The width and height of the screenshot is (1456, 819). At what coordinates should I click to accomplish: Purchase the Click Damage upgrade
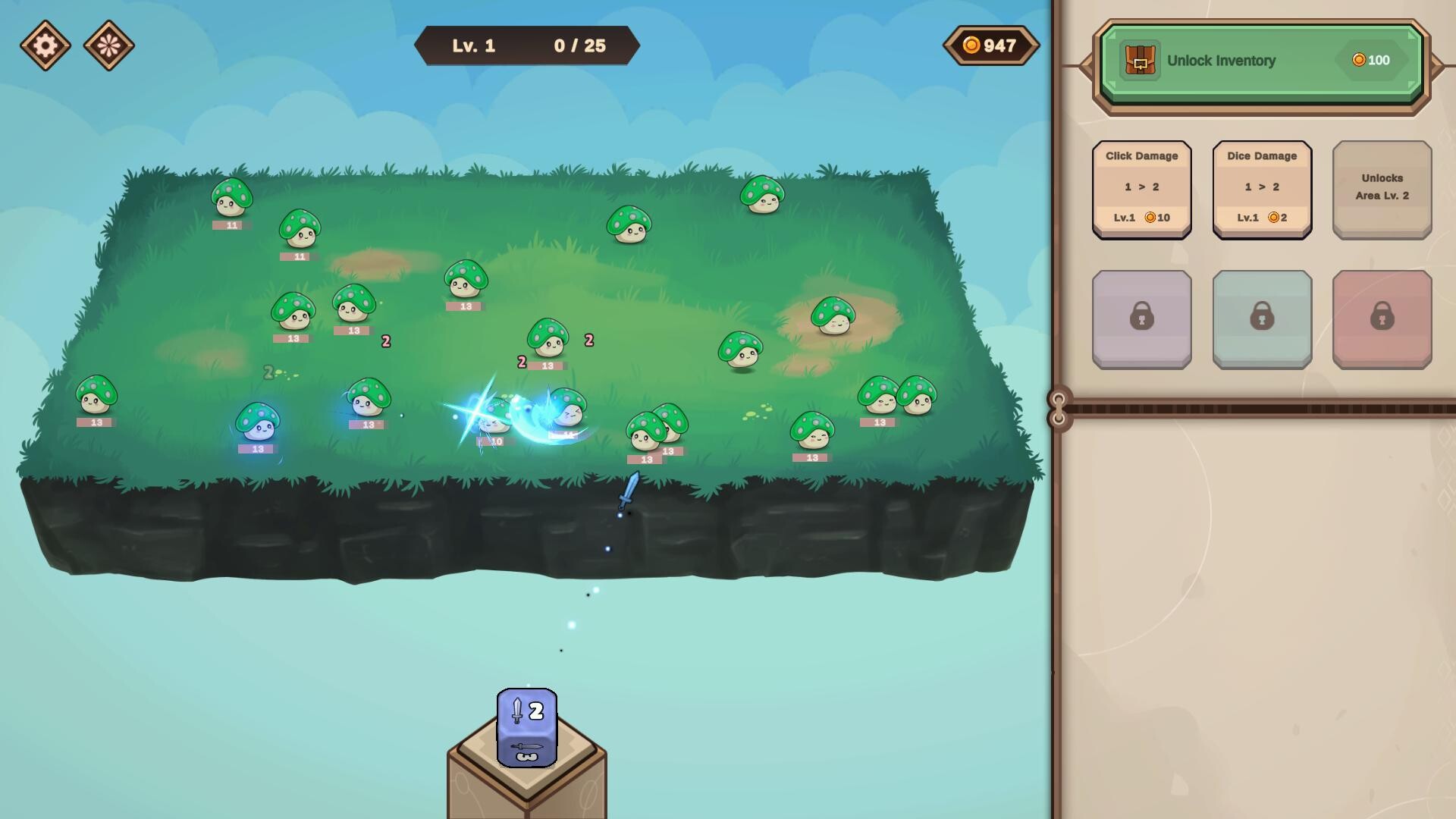click(x=1141, y=189)
